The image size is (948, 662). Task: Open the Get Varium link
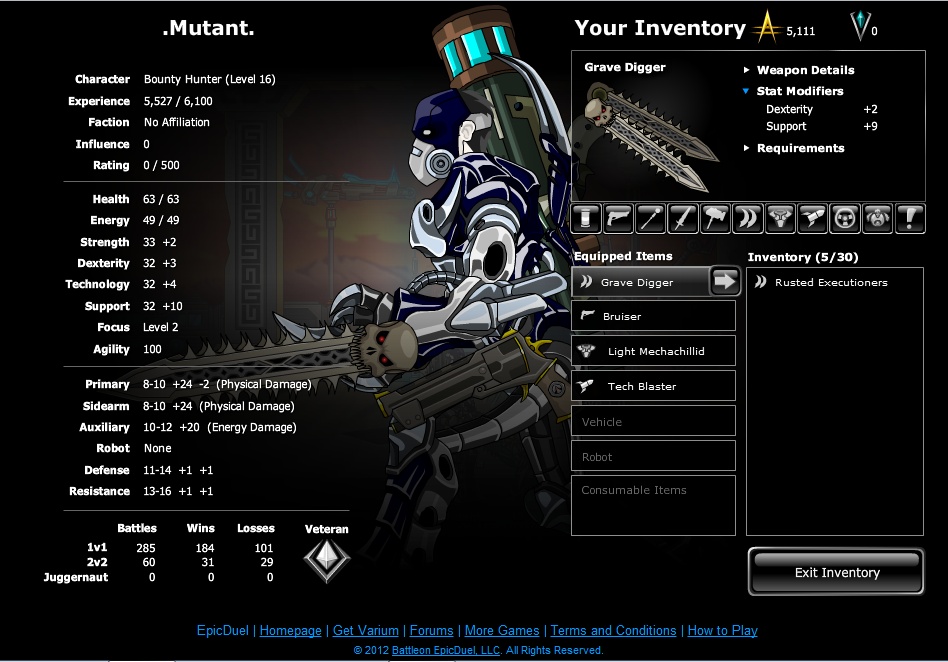pyautogui.click(x=365, y=631)
